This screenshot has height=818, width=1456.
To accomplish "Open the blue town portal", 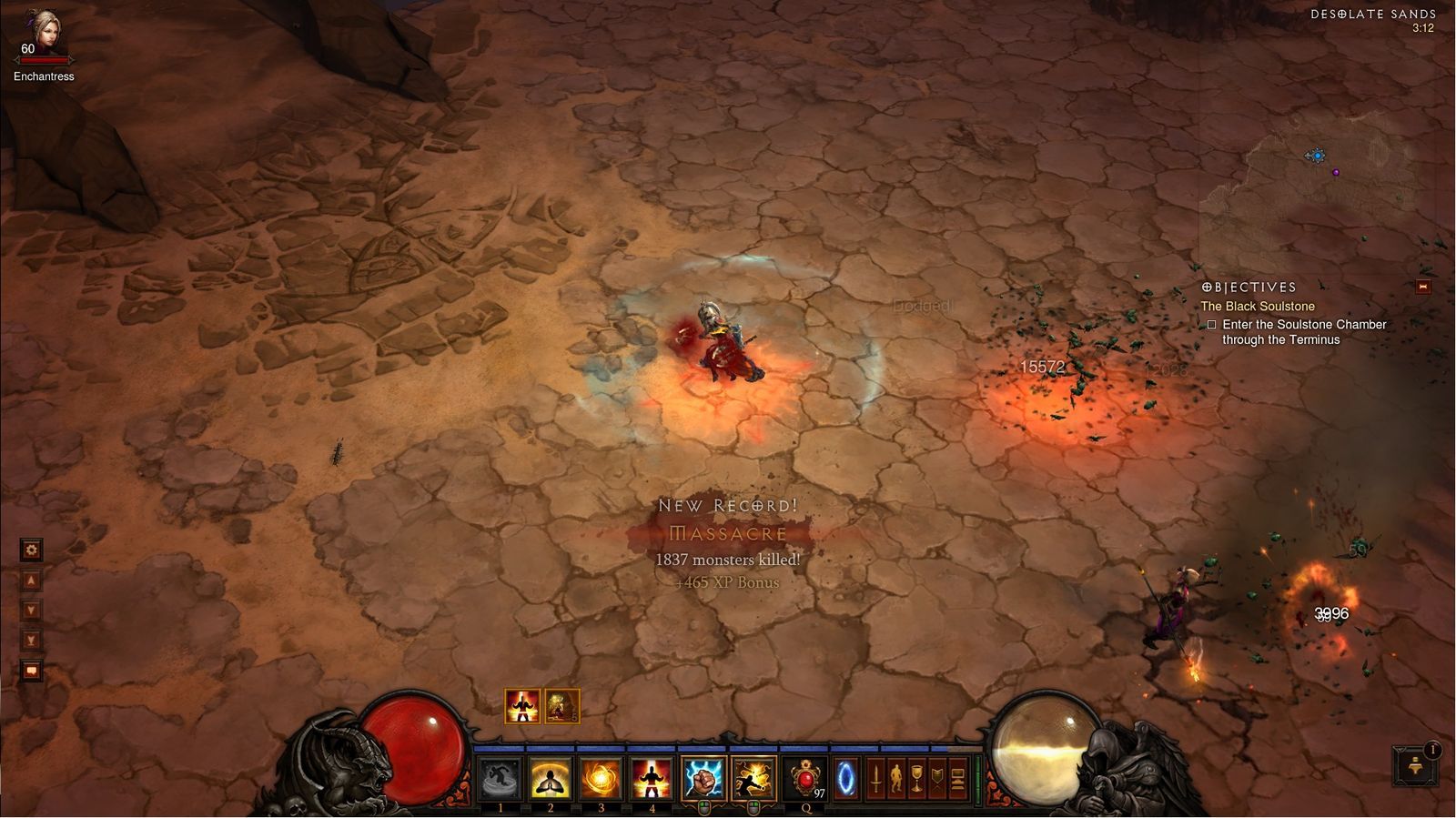I will click(x=845, y=779).
